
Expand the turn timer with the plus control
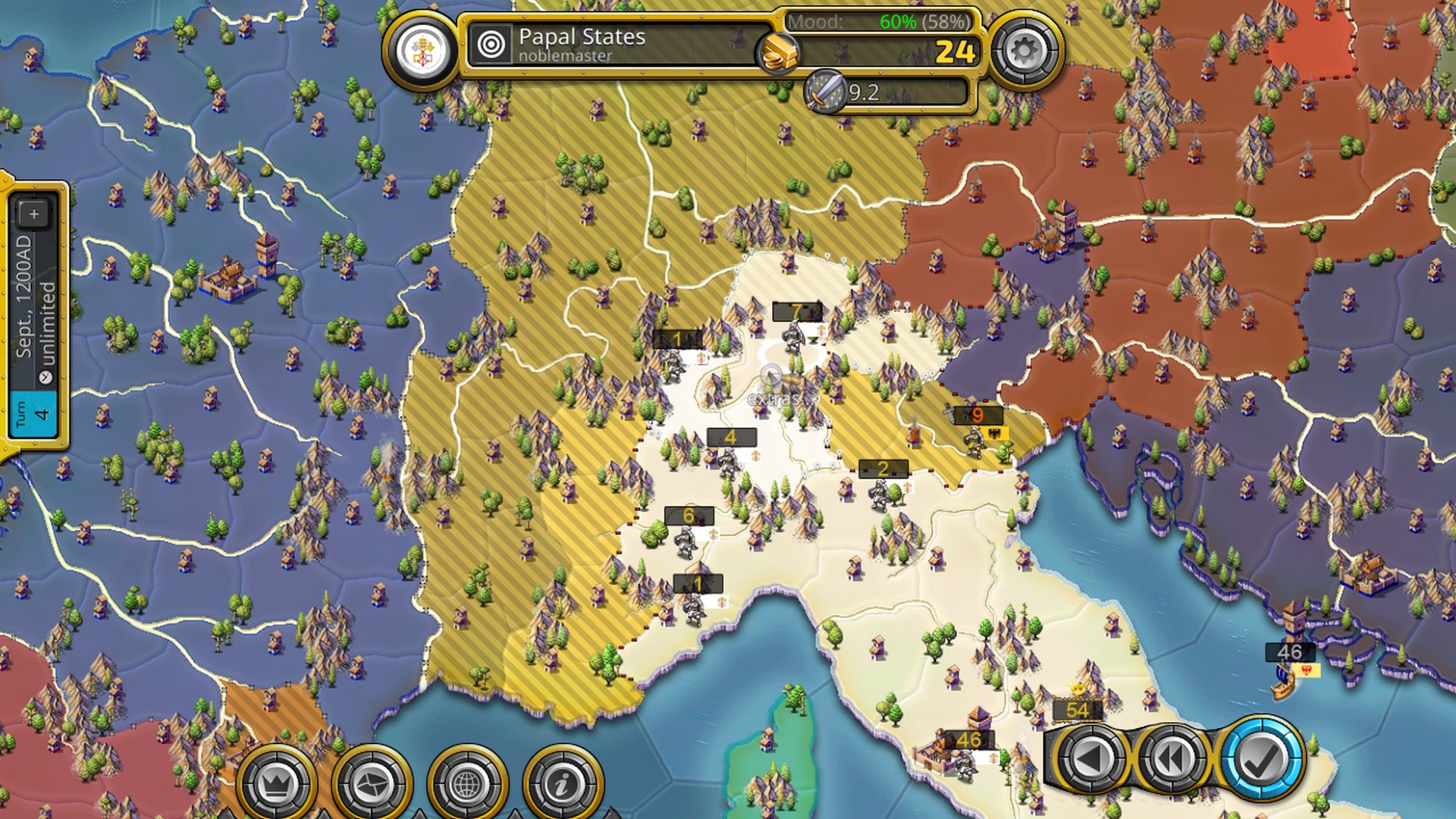(33, 214)
